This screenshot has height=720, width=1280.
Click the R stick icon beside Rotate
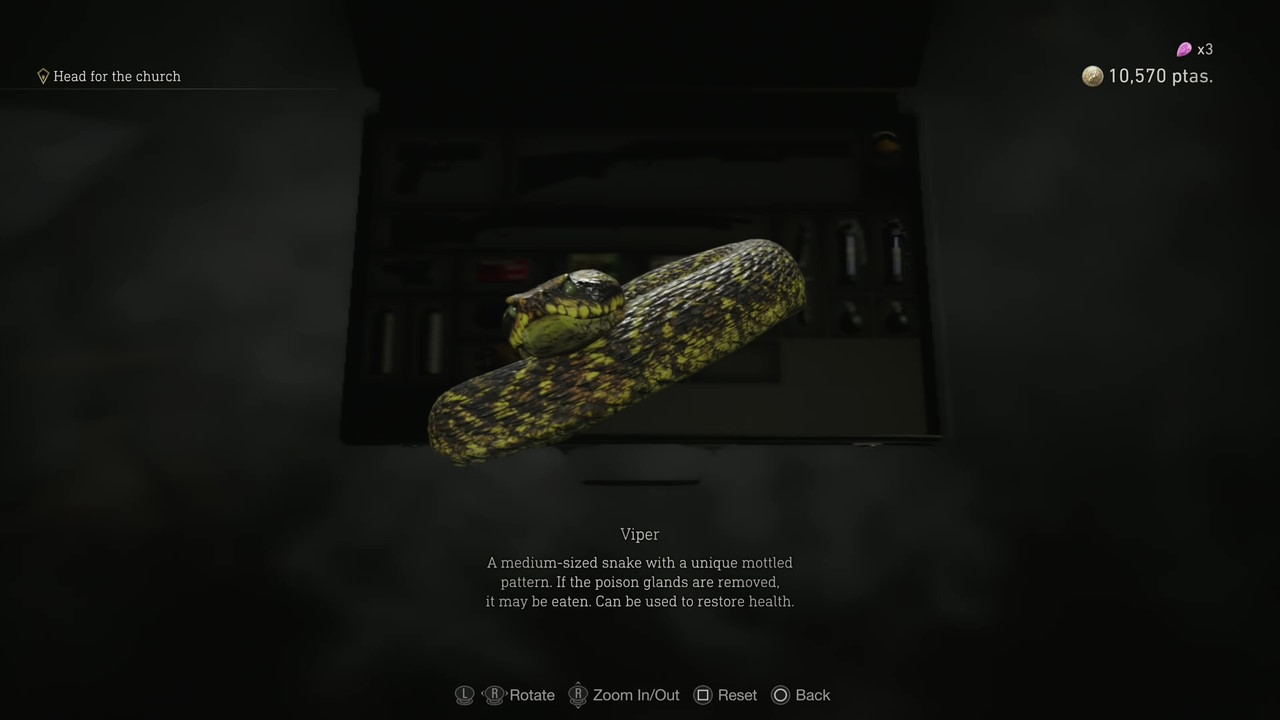(495, 695)
